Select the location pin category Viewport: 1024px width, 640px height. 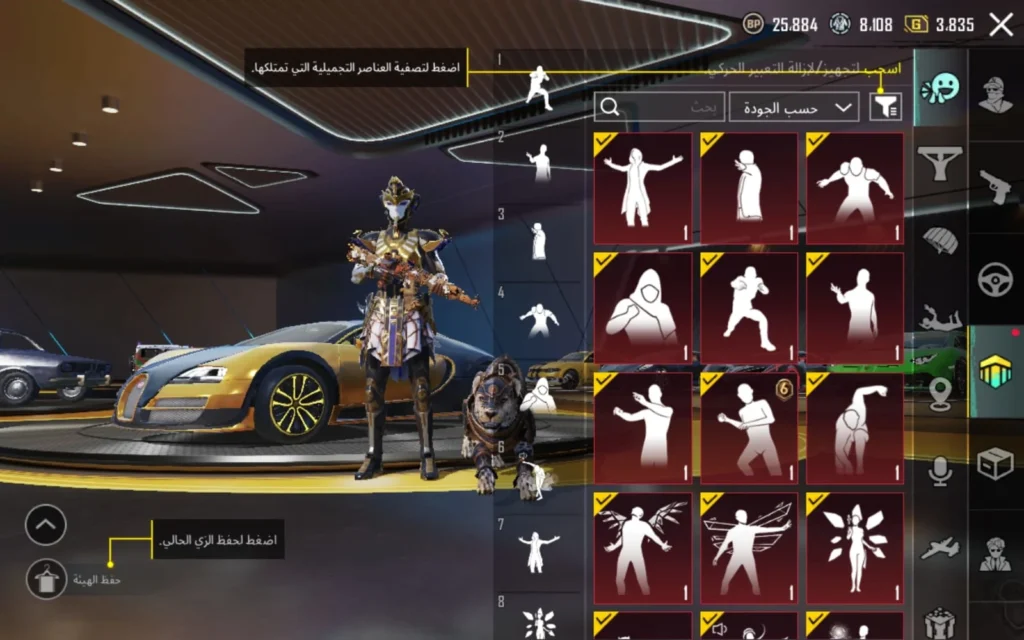(940, 391)
